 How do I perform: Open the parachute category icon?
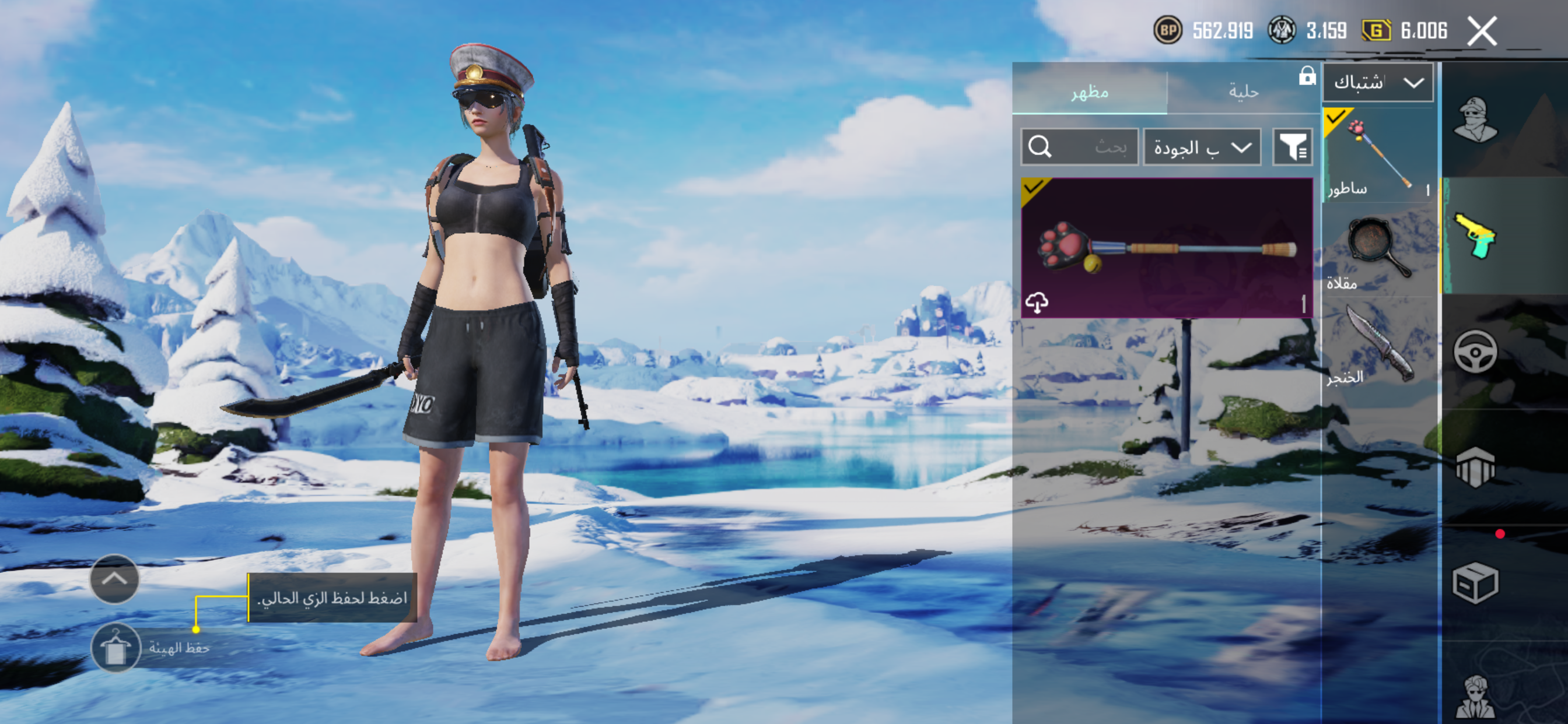pyautogui.click(x=1475, y=468)
